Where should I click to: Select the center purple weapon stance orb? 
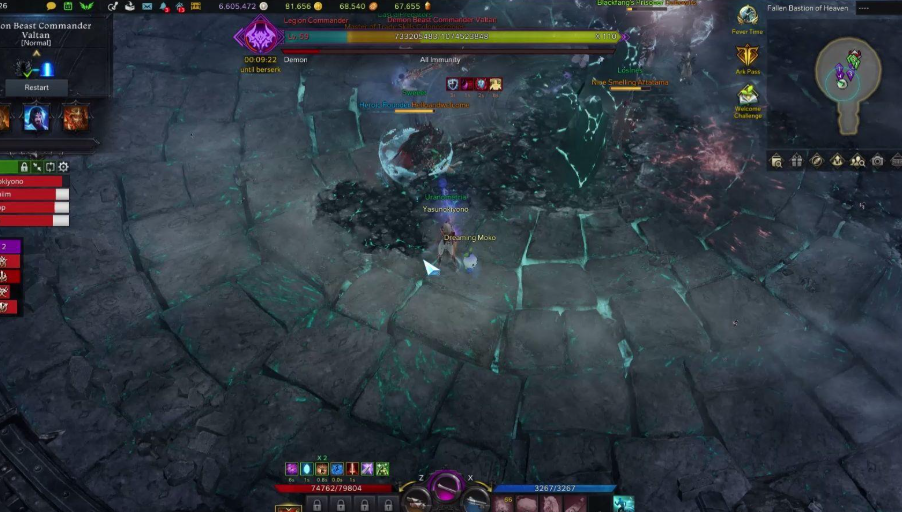(x=445, y=487)
